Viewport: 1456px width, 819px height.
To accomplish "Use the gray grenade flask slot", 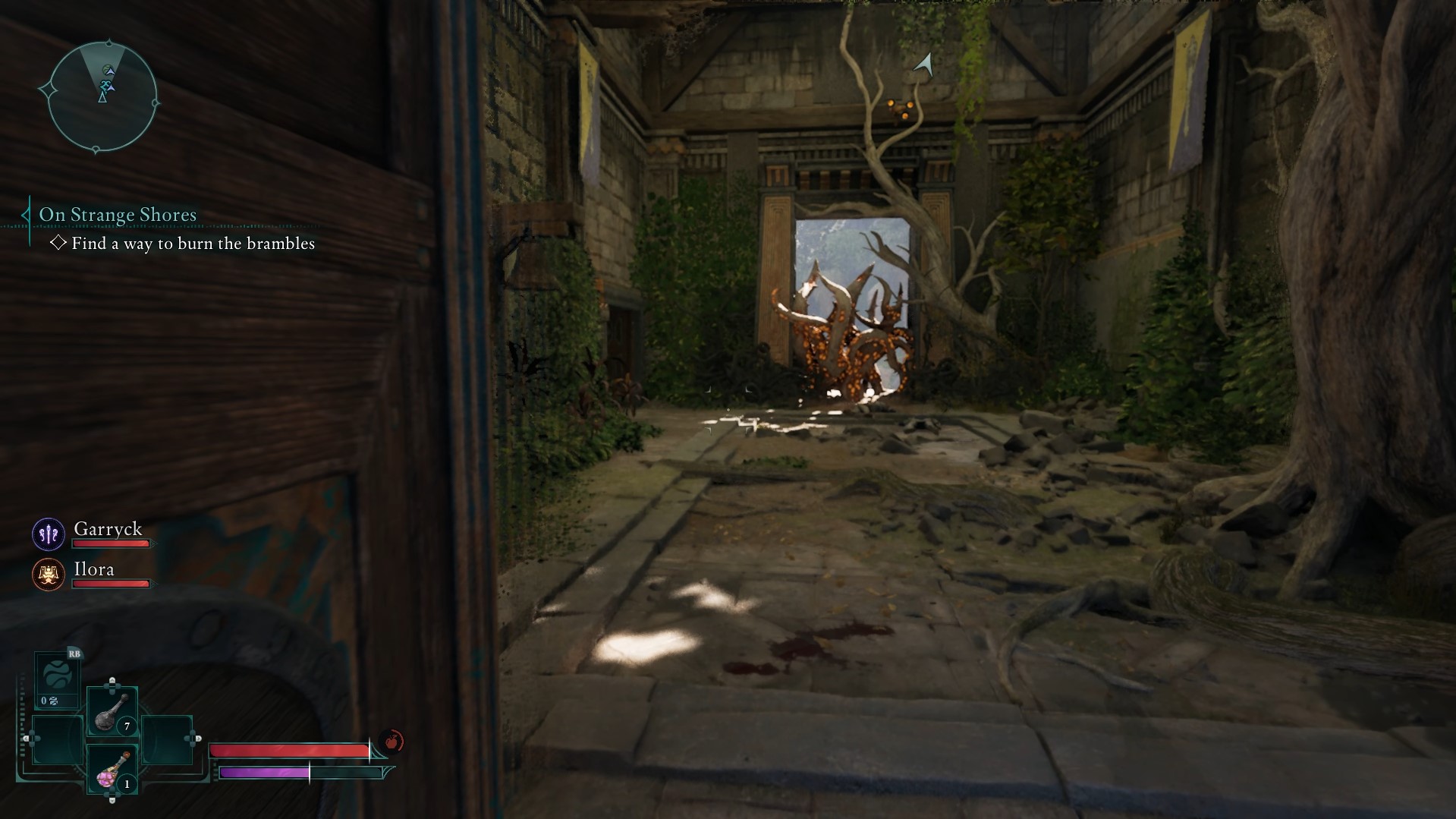I will pos(112,712).
